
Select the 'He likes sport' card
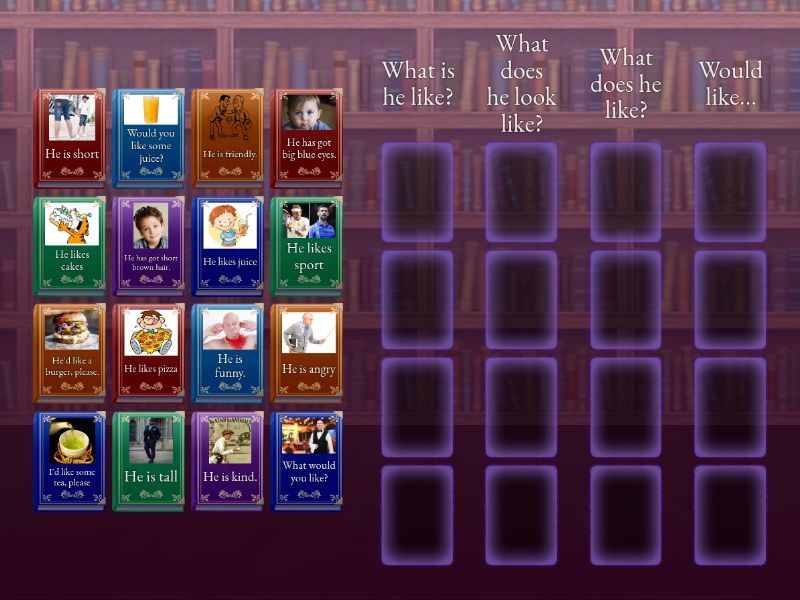(x=308, y=246)
